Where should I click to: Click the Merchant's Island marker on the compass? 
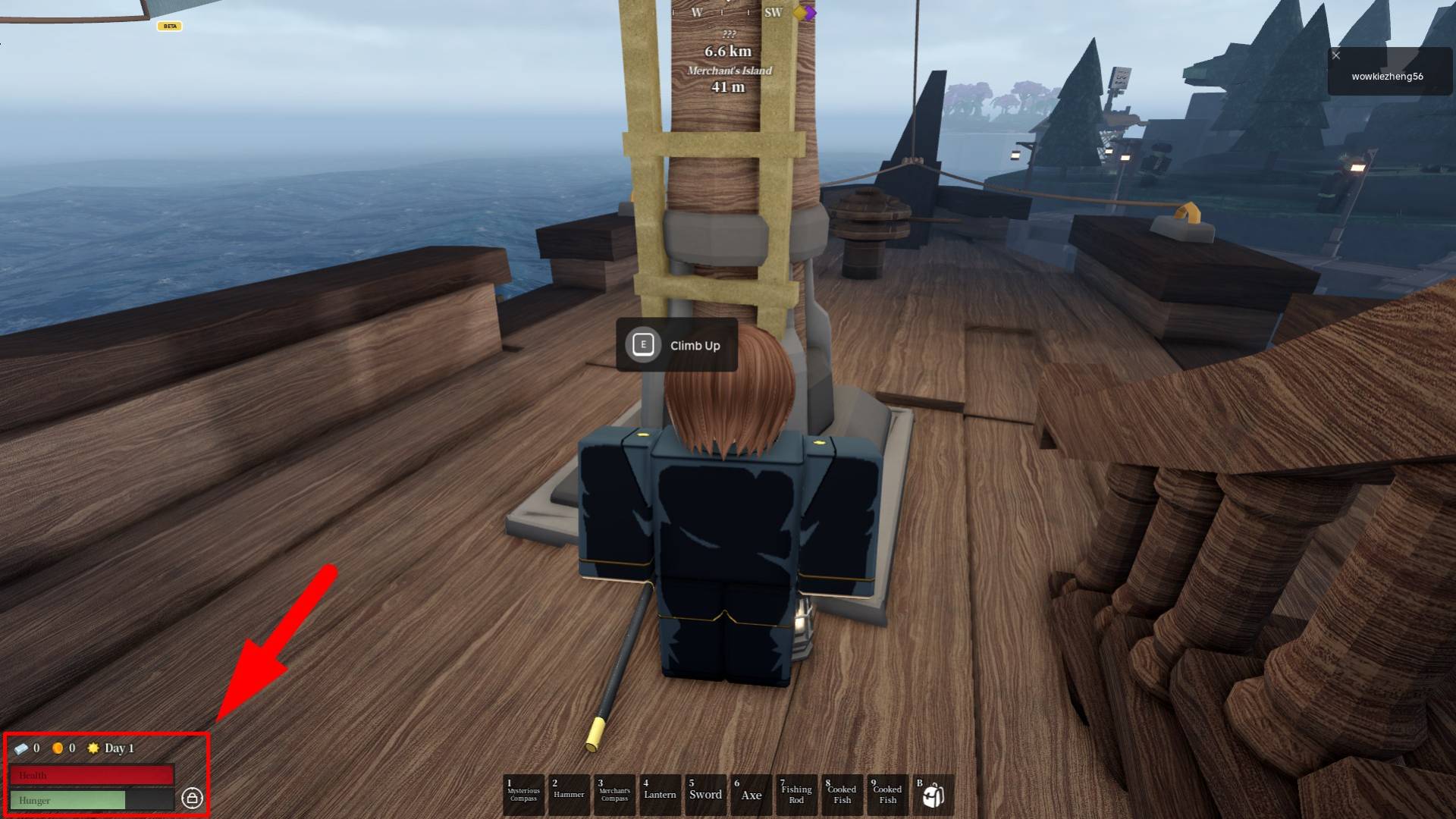(728, 71)
